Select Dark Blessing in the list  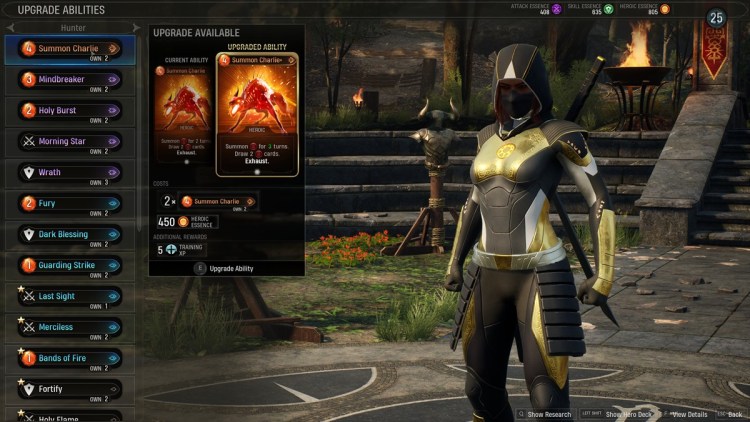[x=68, y=234]
